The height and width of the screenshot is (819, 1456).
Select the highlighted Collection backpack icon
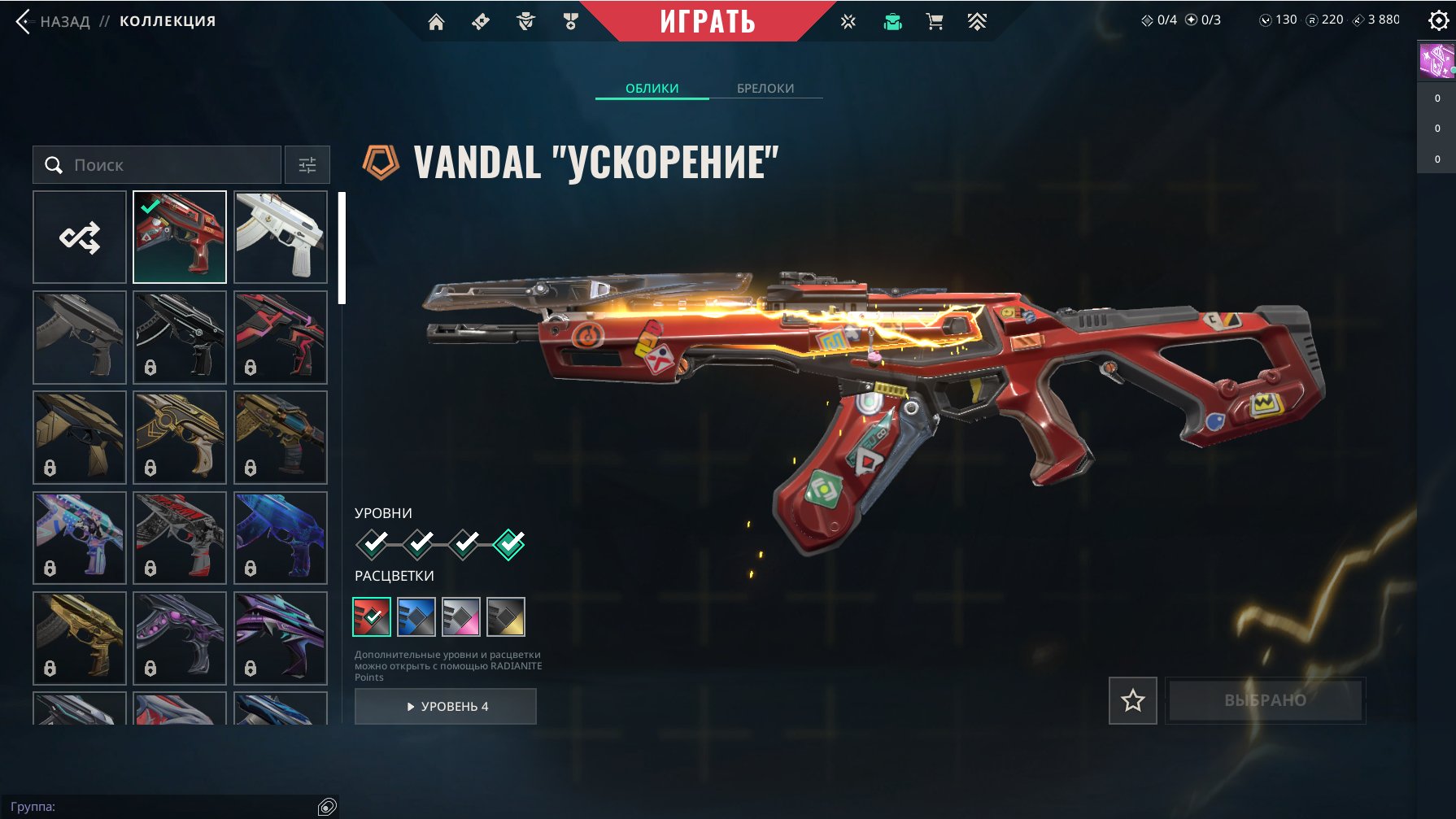[x=891, y=22]
